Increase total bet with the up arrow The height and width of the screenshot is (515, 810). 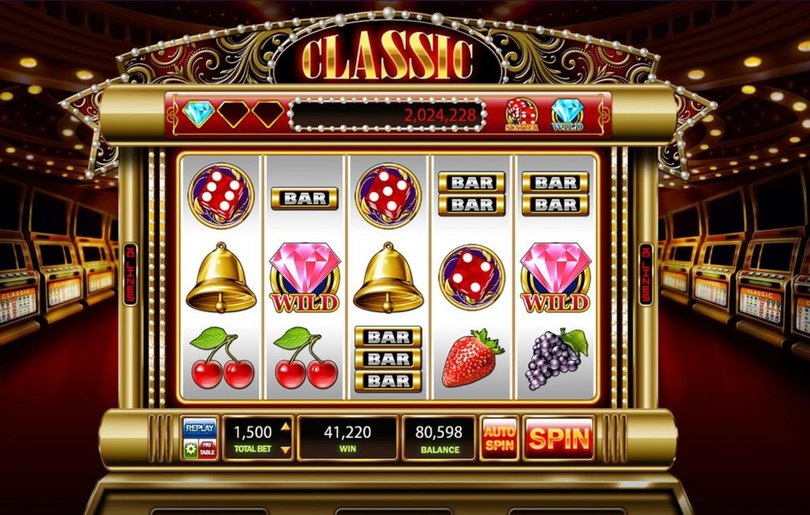click(284, 427)
